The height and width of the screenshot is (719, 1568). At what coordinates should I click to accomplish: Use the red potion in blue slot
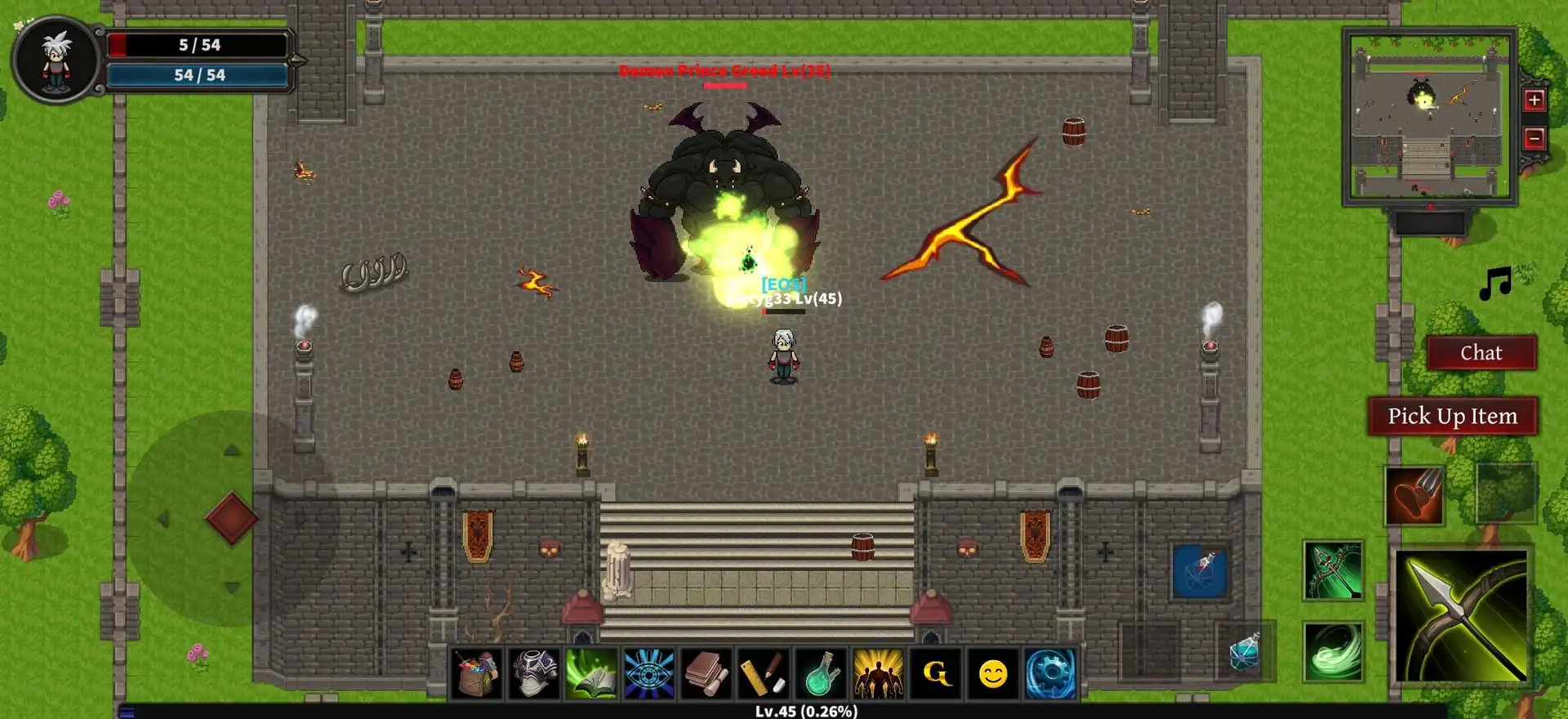(1200, 571)
